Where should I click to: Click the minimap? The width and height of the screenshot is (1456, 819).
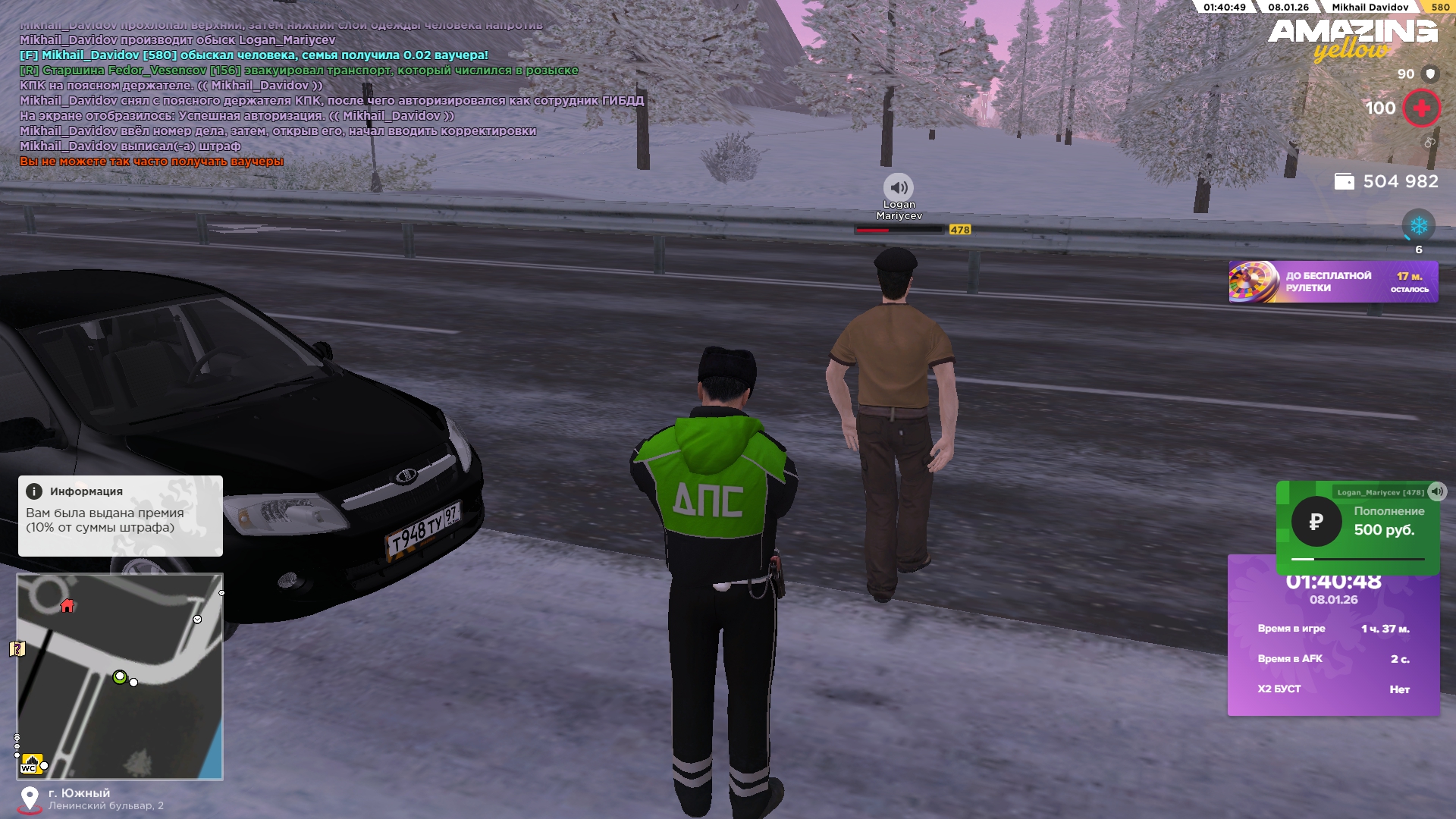[120, 676]
